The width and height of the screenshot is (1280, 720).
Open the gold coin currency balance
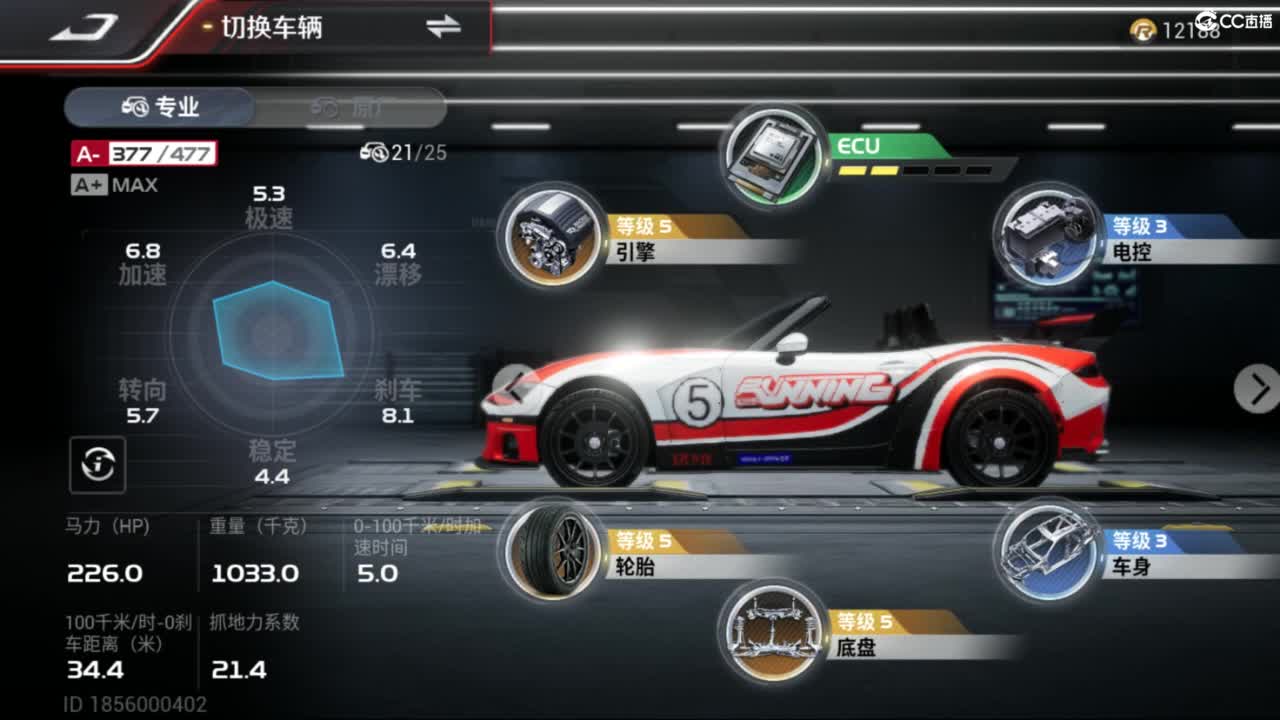click(1176, 31)
